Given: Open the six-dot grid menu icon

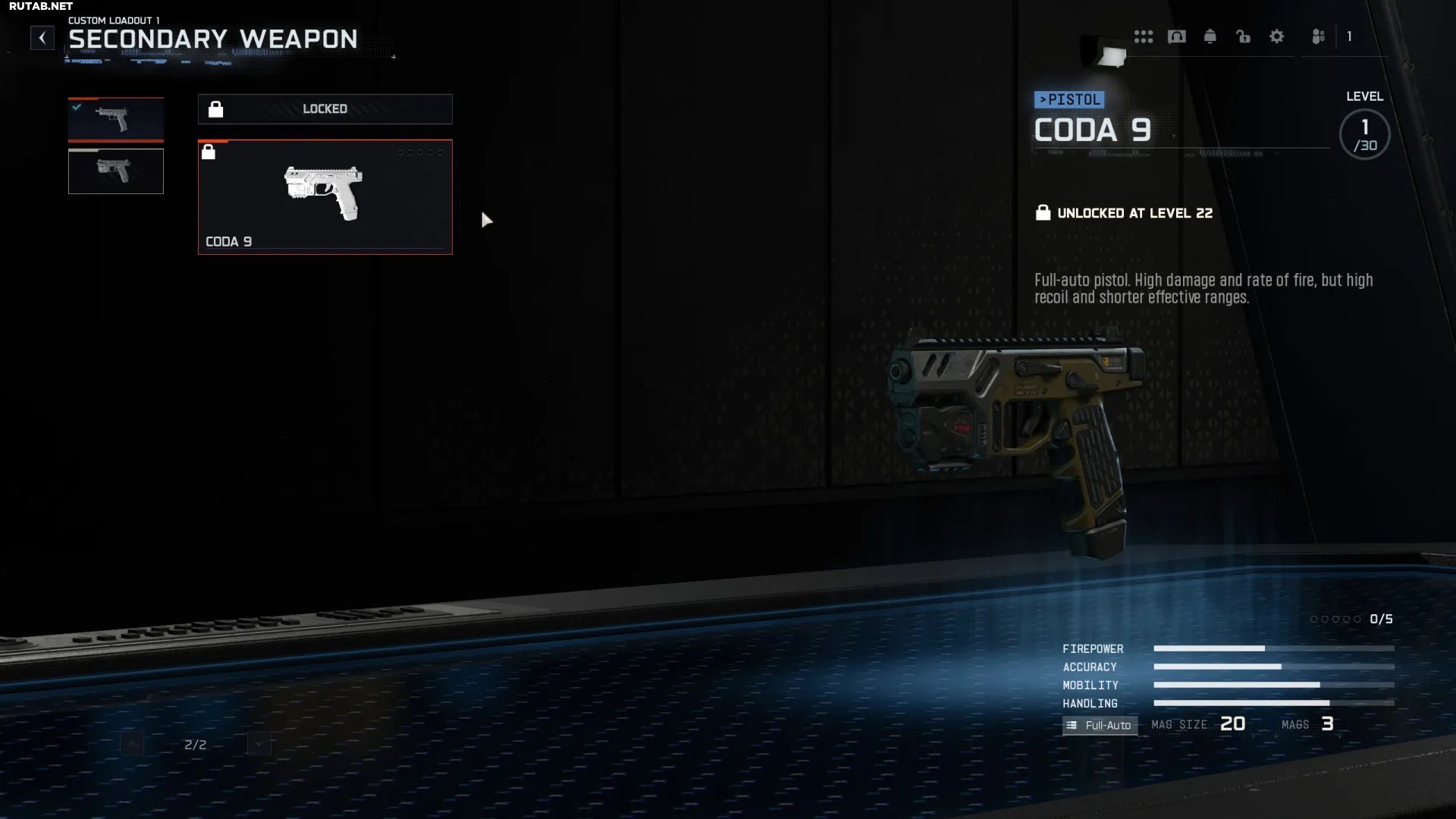Looking at the screenshot, I should 1143,36.
